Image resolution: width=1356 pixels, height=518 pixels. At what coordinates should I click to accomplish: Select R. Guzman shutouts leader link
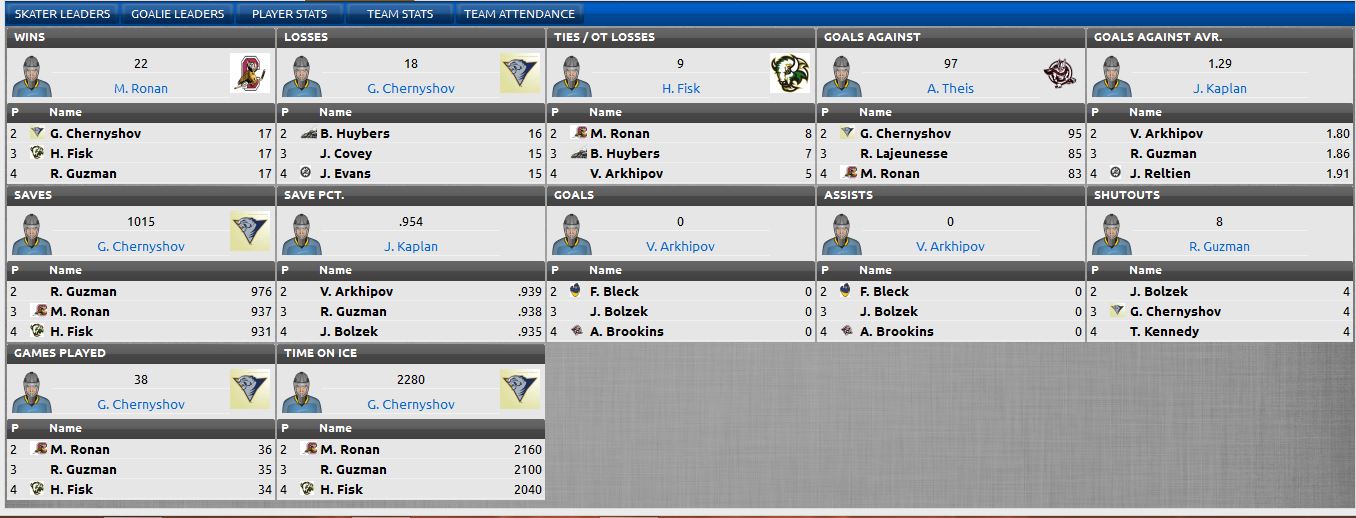[x=1220, y=246]
